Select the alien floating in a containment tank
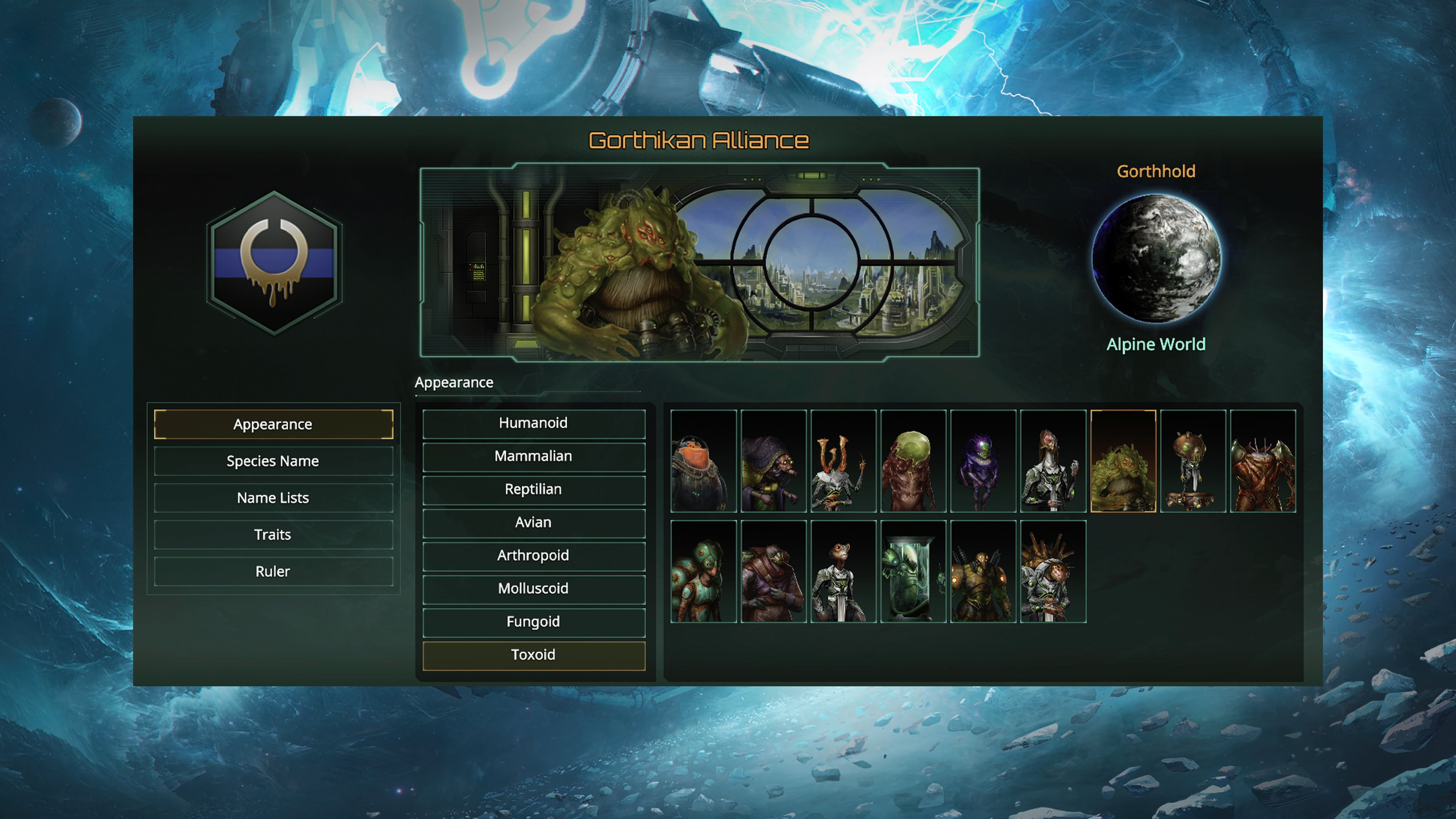This screenshot has height=819, width=1456. click(913, 571)
